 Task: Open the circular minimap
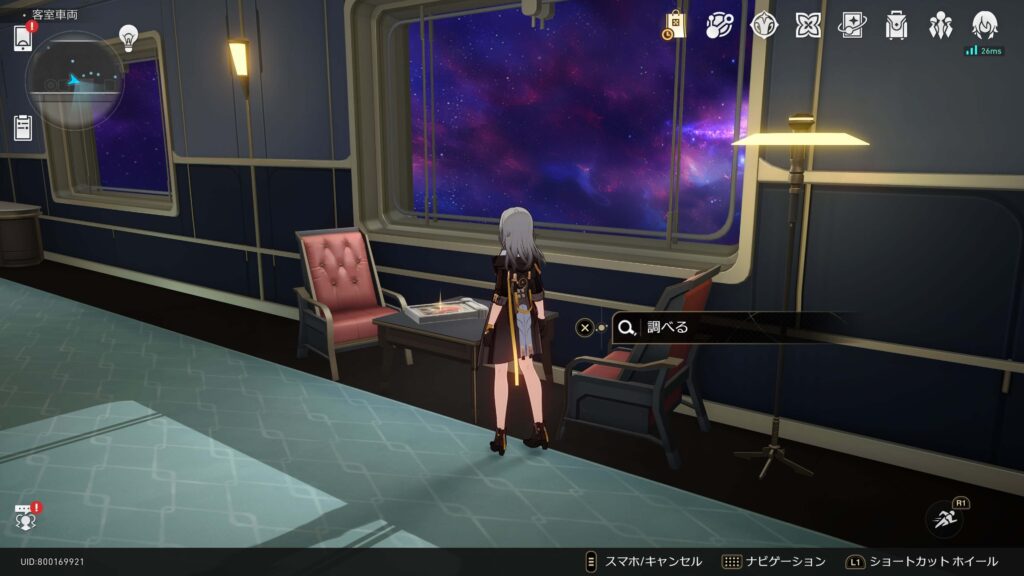coord(75,80)
